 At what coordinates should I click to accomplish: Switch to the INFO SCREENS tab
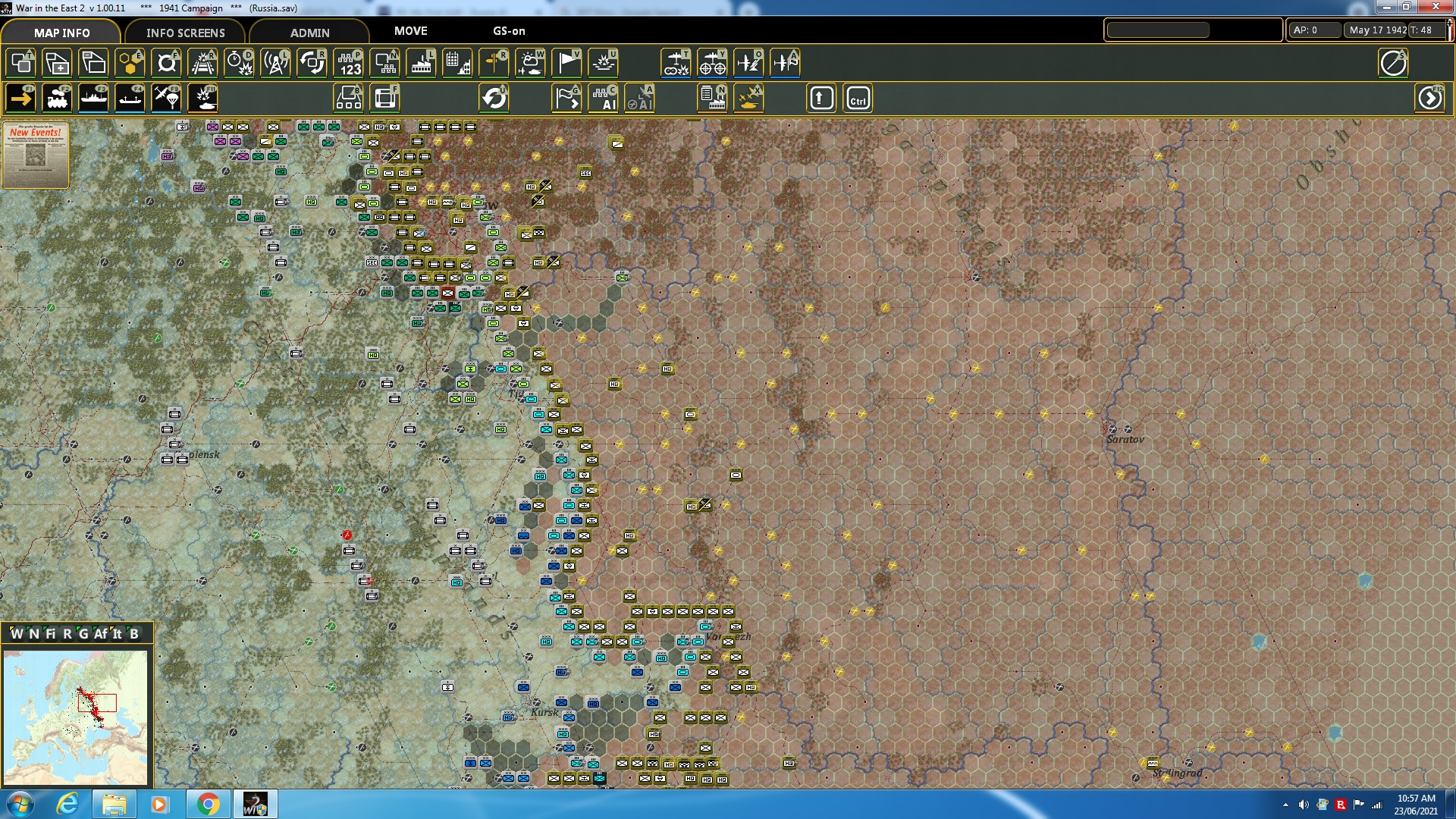point(186,33)
